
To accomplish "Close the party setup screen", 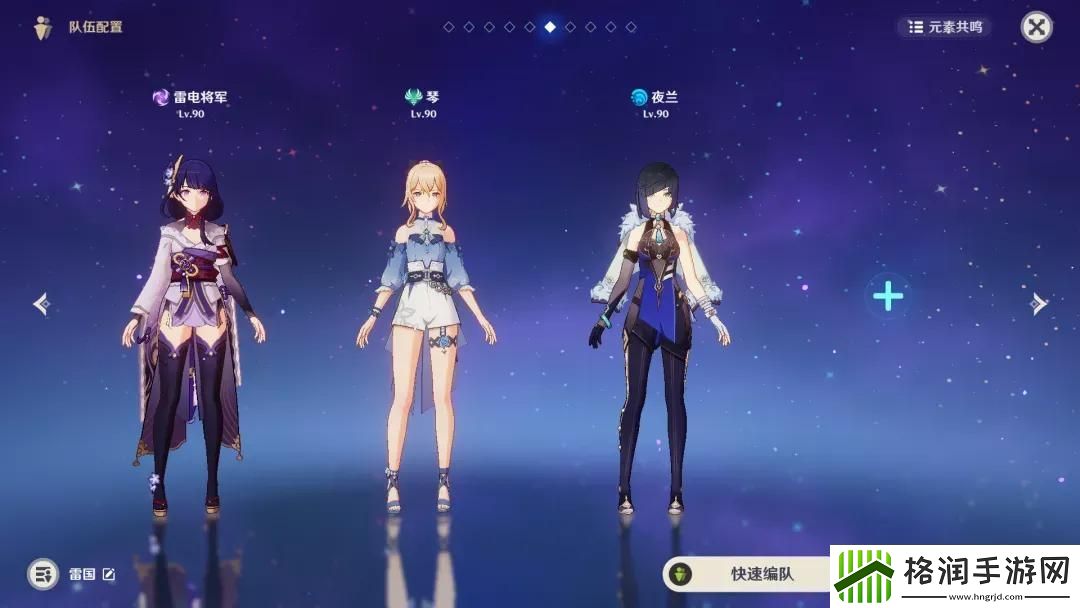I will [x=1036, y=27].
